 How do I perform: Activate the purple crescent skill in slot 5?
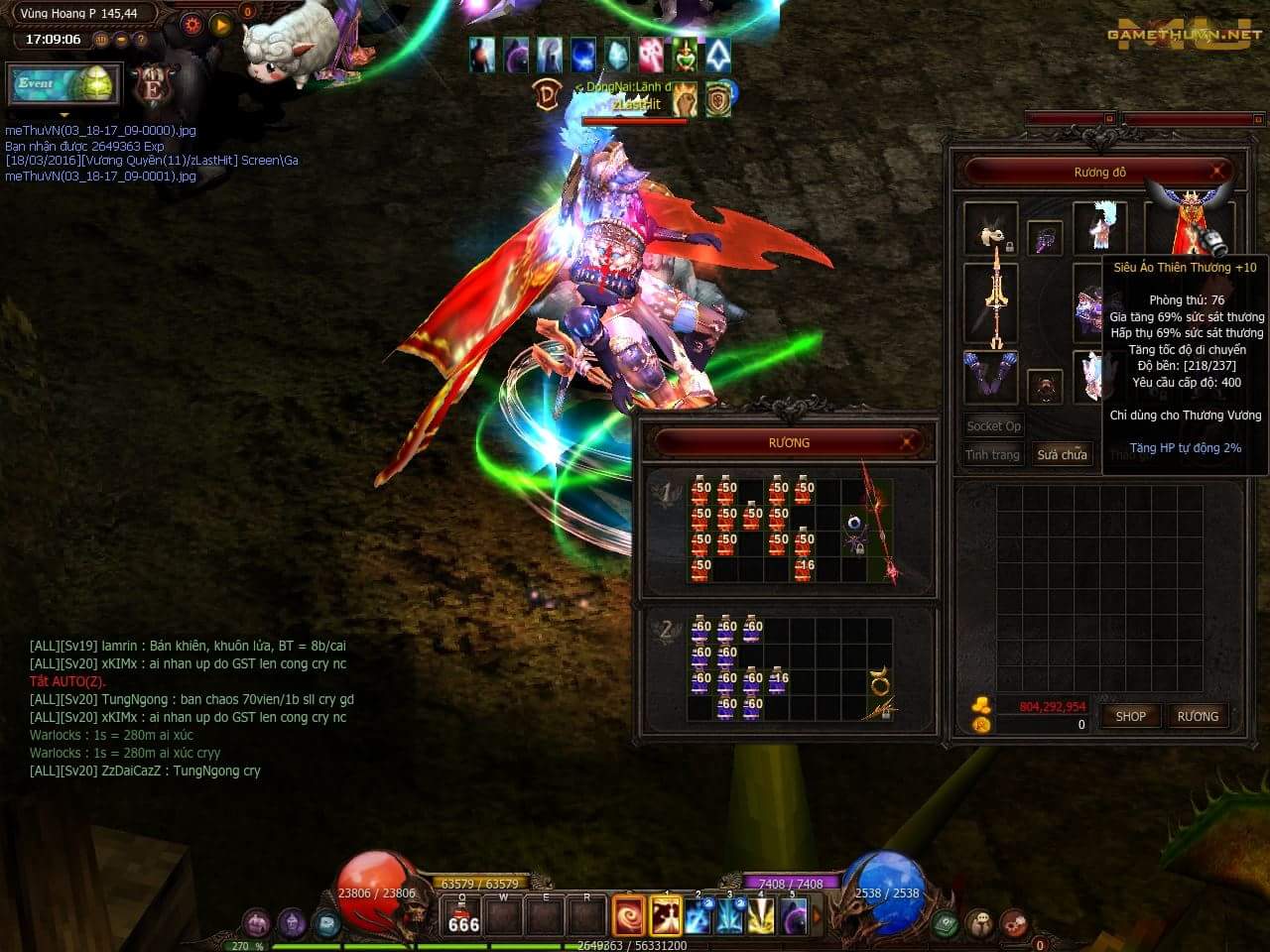(x=794, y=916)
